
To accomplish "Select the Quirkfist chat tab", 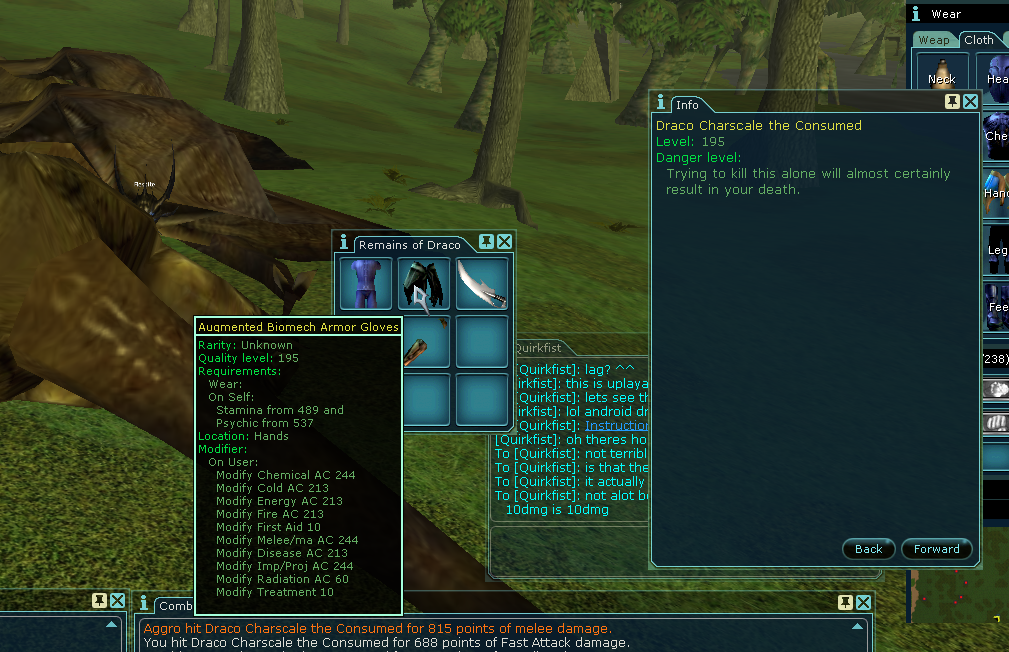I will [538, 348].
